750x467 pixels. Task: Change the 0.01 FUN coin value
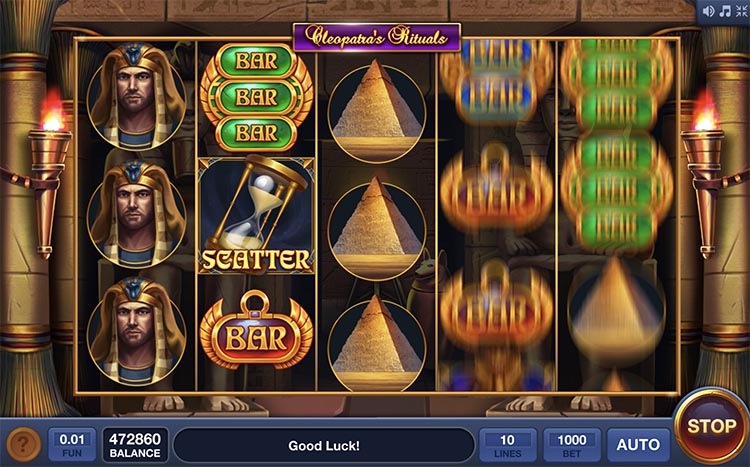[72, 444]
